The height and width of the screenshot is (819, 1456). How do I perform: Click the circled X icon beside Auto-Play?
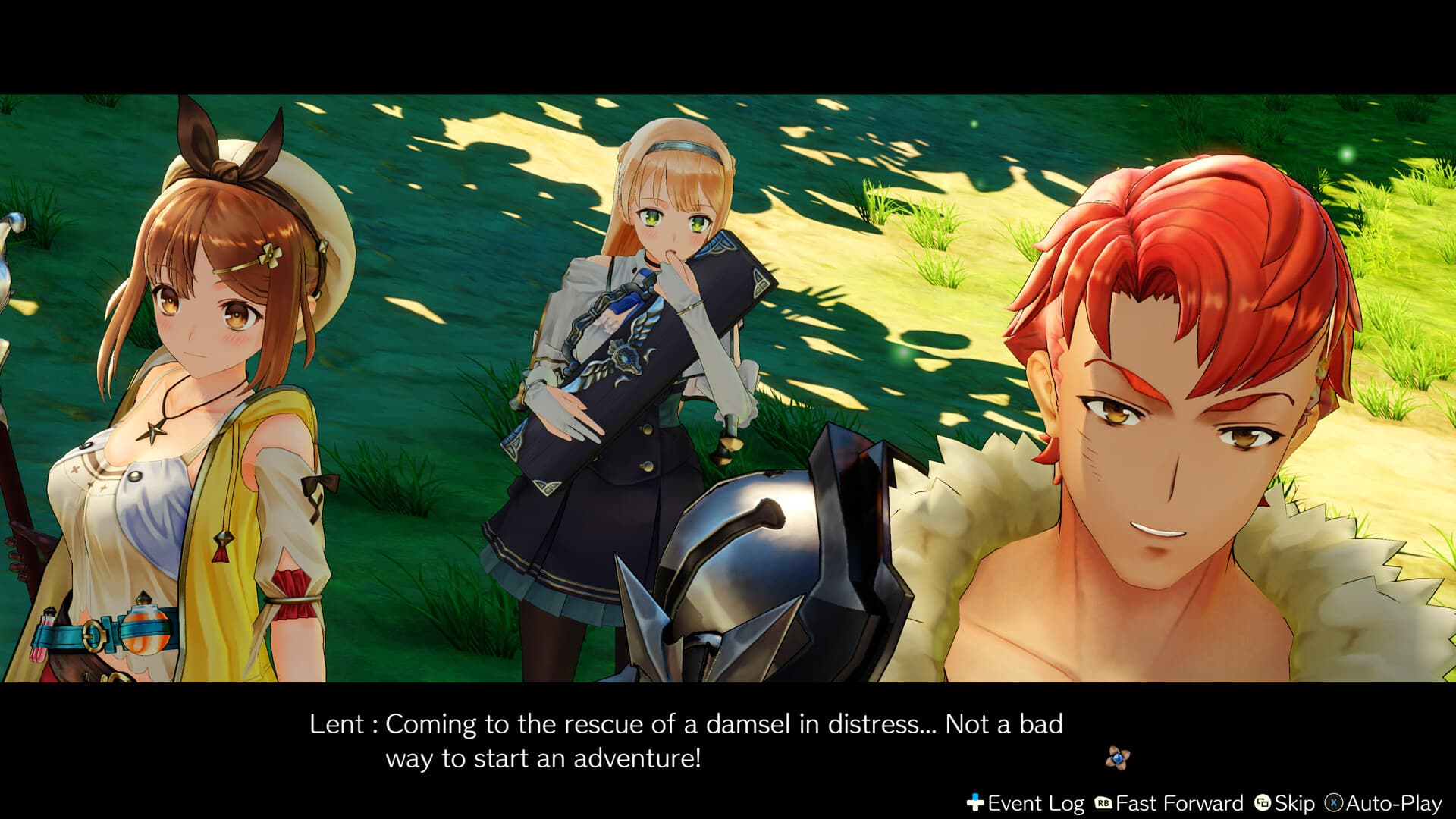click(x=1333, y=801)
